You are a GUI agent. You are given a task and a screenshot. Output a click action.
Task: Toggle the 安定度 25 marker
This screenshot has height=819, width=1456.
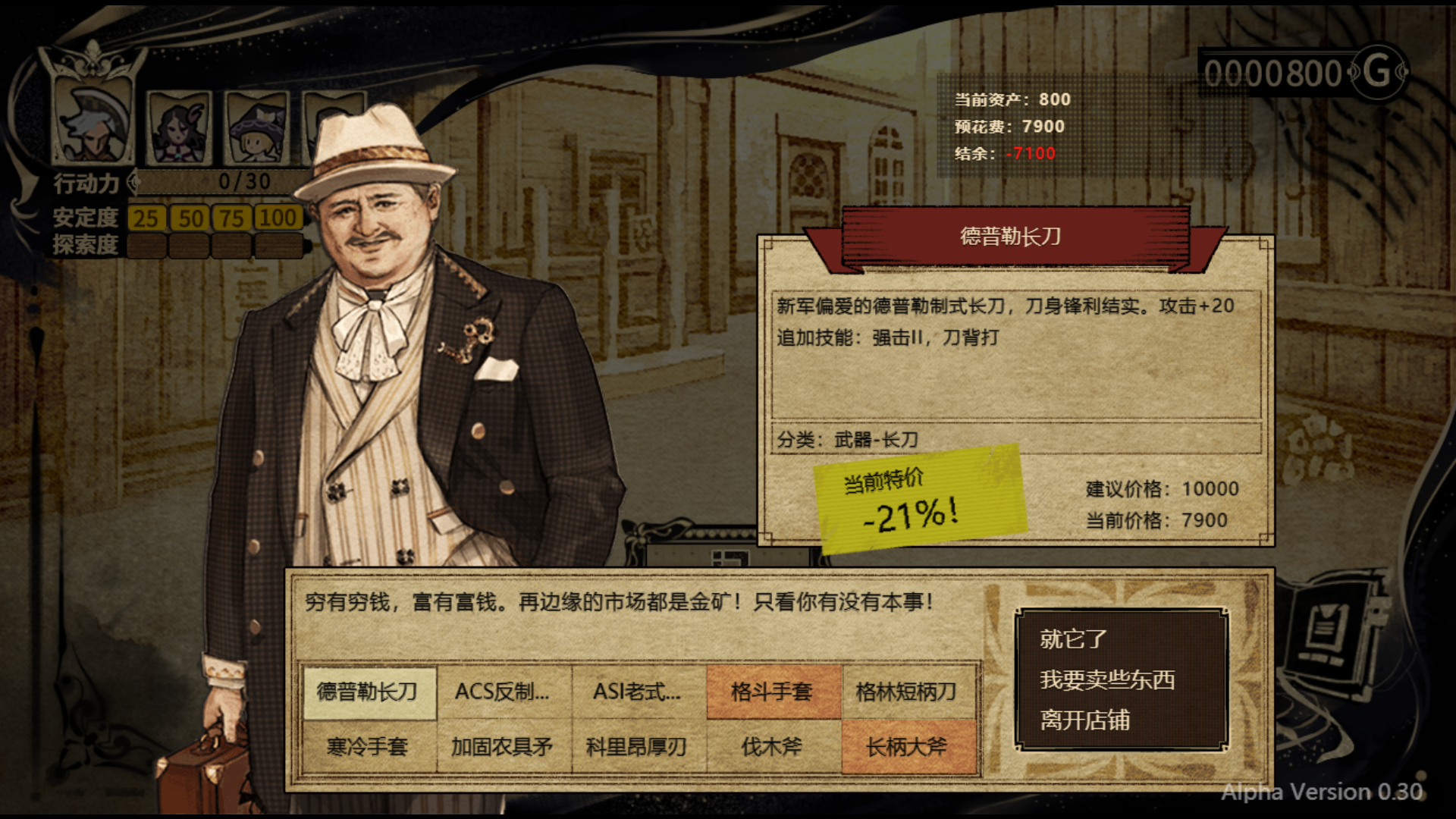[147, 218]
